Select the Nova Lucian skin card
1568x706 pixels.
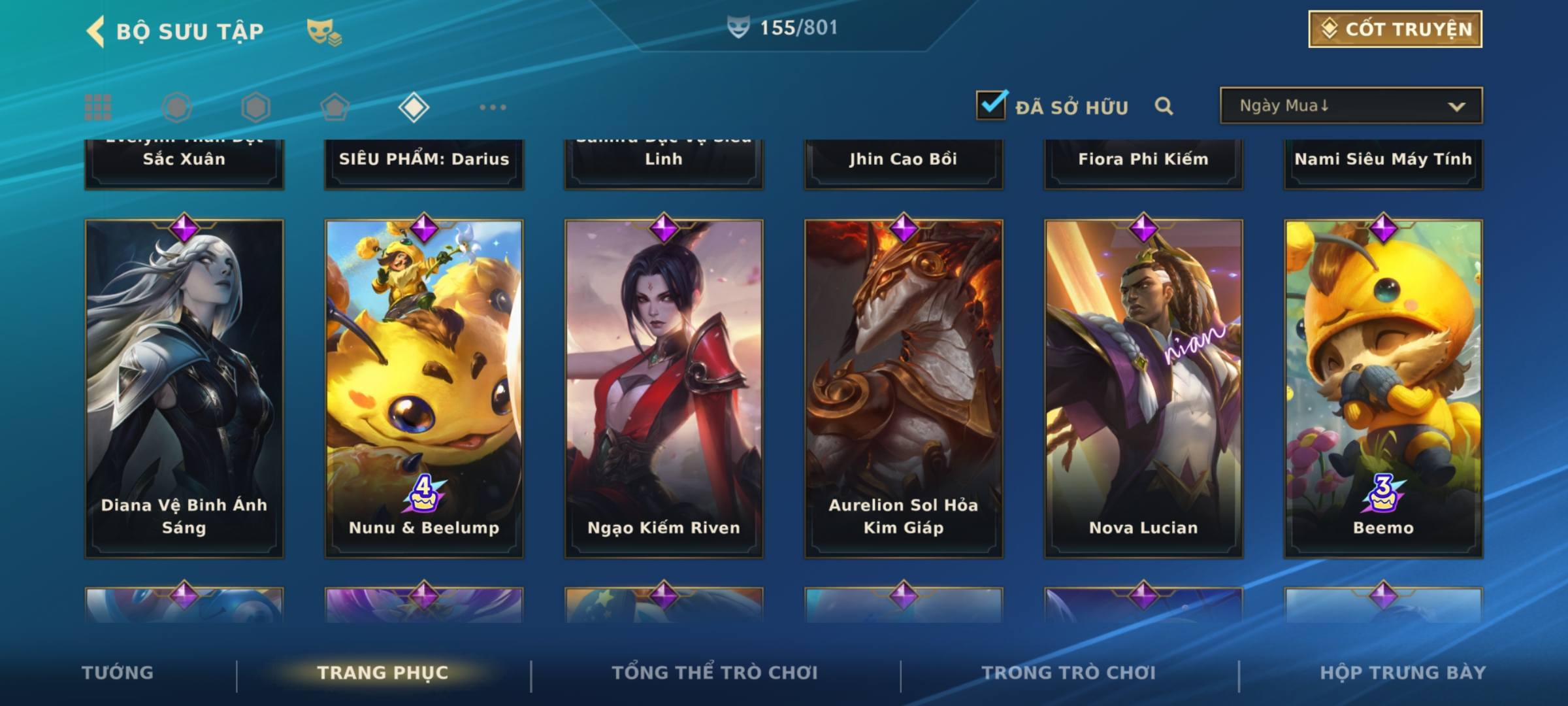point(1143,388)
